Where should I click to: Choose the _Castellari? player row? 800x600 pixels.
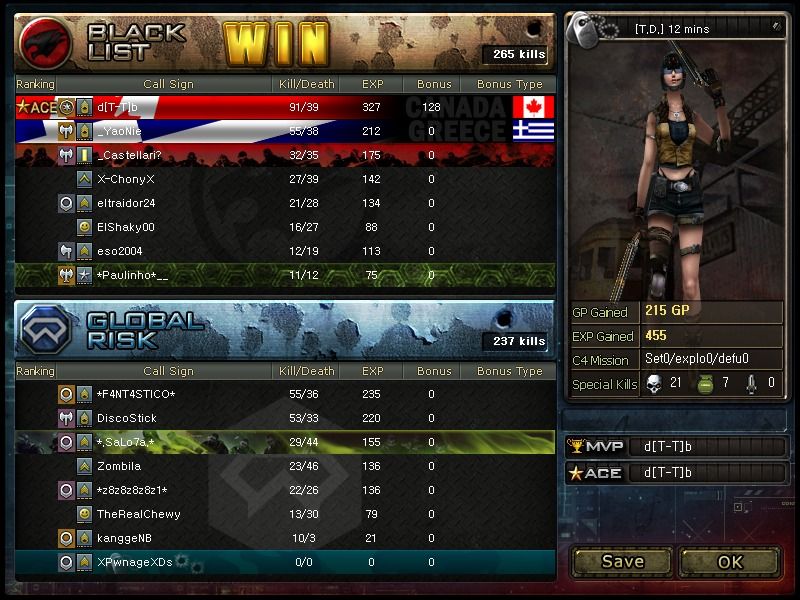(x=129, y=155)
